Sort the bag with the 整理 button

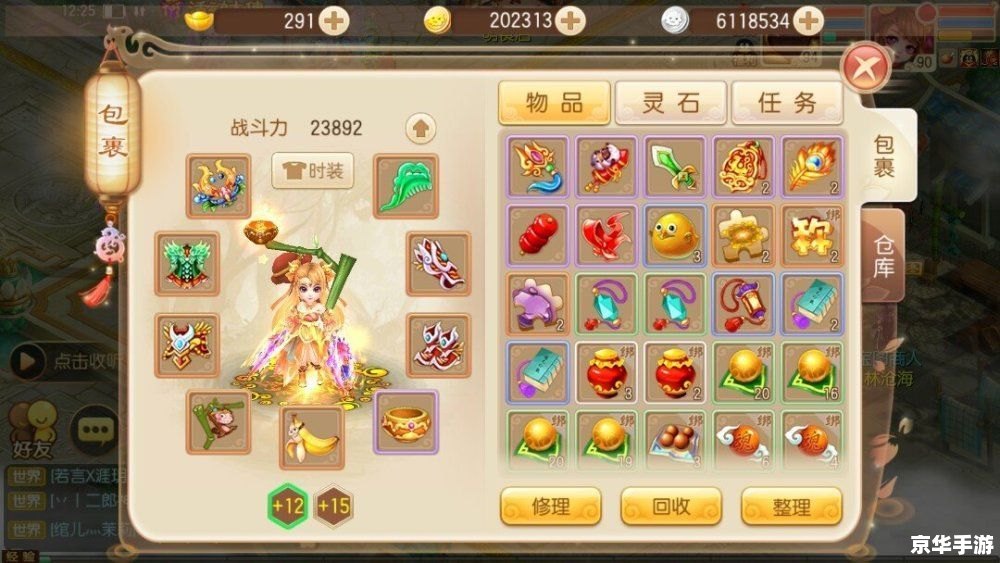coord(791,506)
